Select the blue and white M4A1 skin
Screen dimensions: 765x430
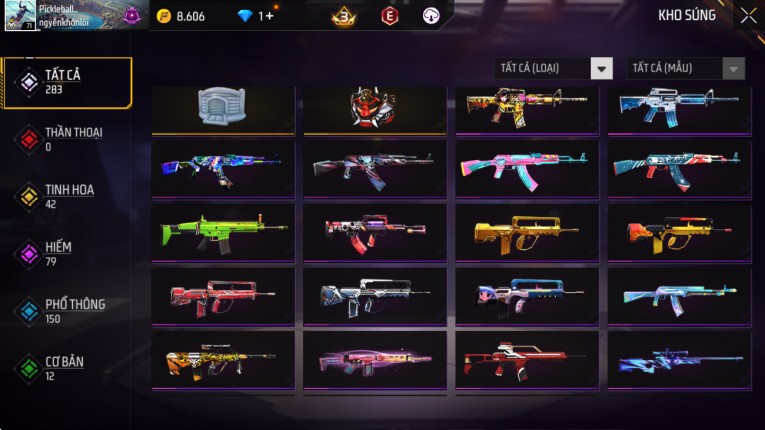[679, 107]
